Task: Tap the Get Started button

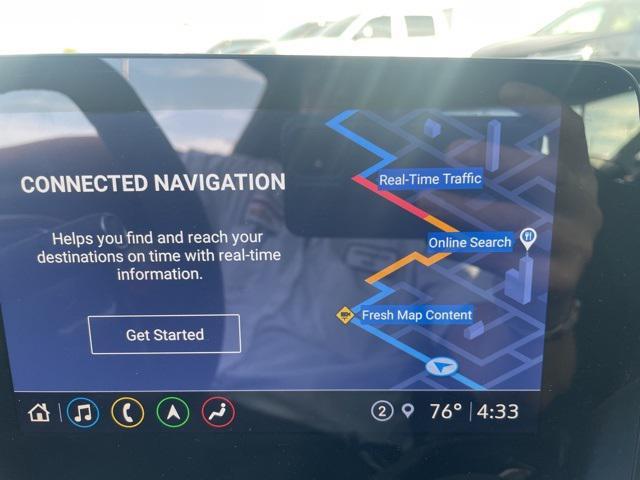Action: (165, 334)
